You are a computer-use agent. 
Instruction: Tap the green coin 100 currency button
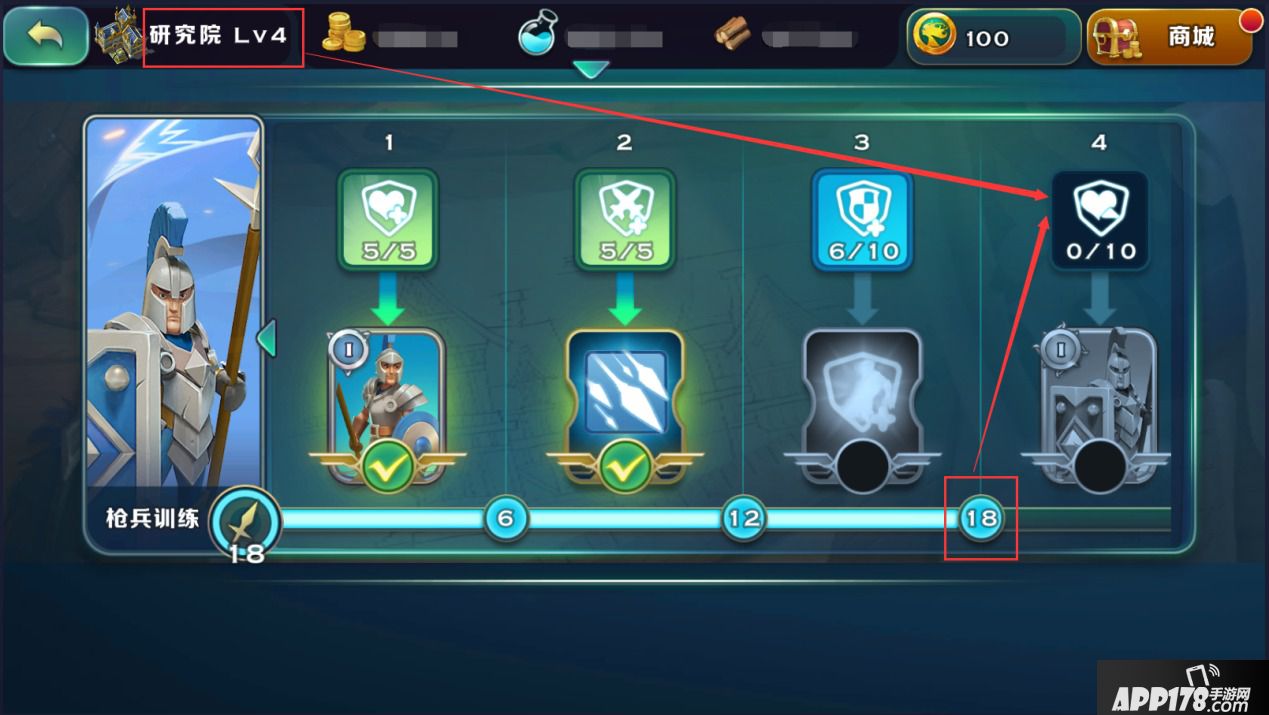coord(991,38)
